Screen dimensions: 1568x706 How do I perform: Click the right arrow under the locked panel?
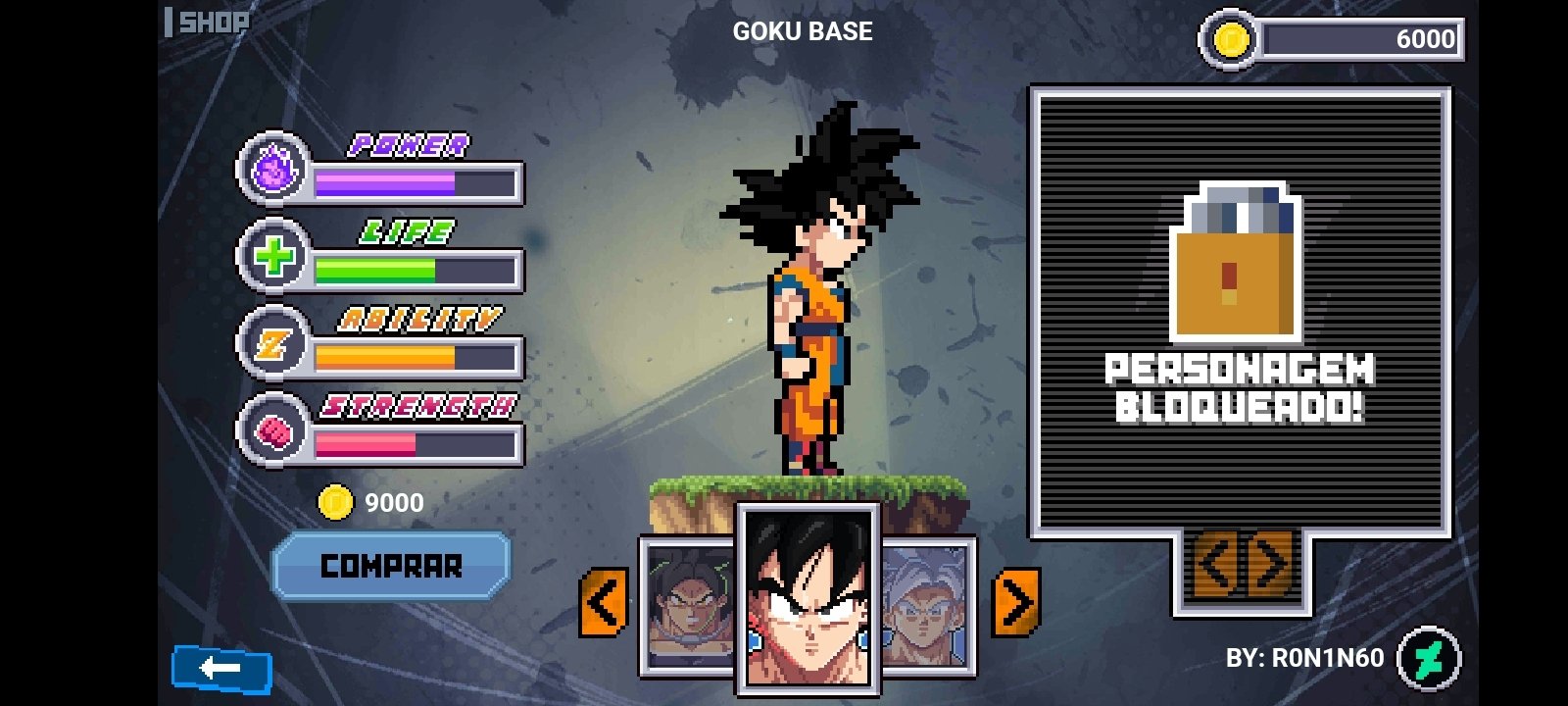pyautogui.click(x=1271, y=566)
